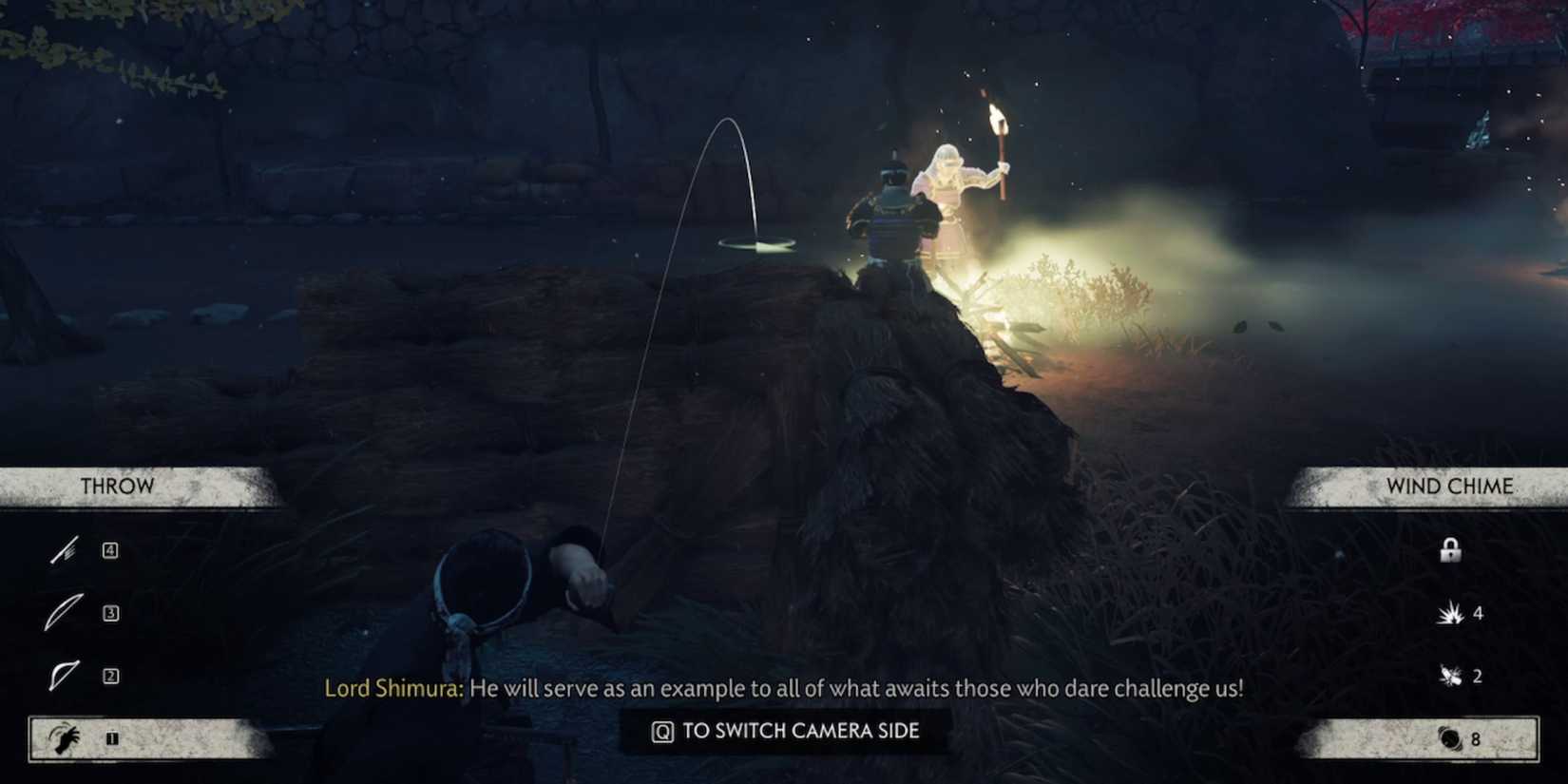1568x784 pixels.
Task: Open the THROW weapon selector panel
Action: 116,487
